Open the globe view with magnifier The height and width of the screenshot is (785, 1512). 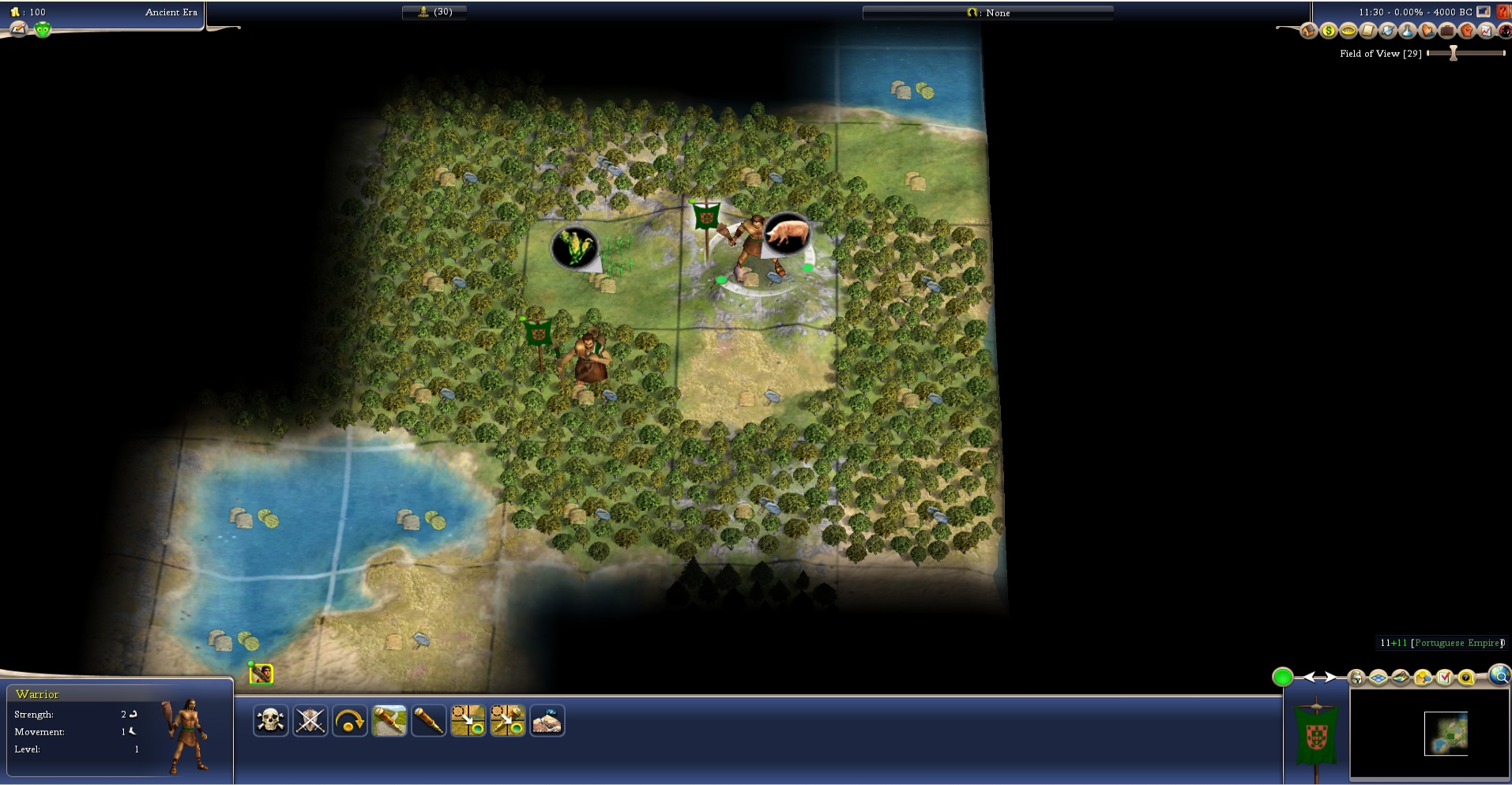click(x=1499, y=675)
